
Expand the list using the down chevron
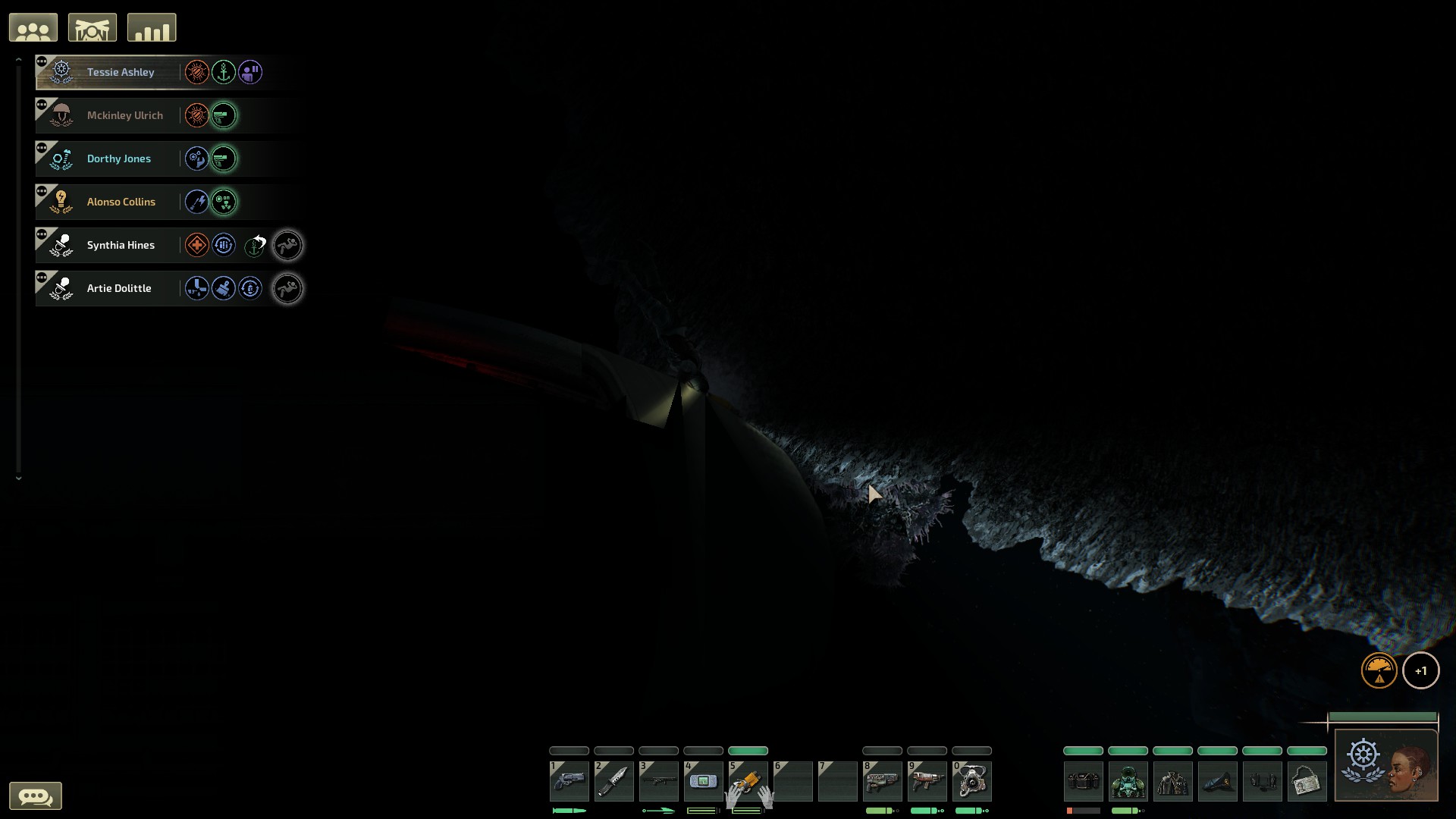(19, 478)
